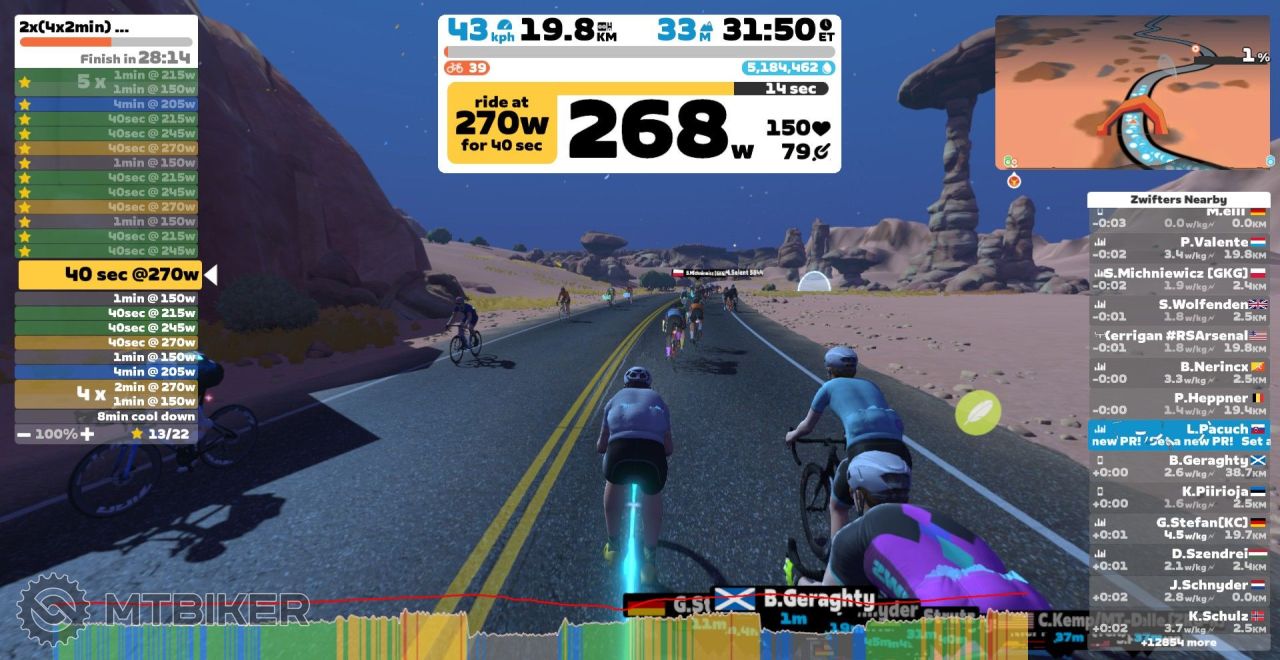View G.Stefan[KC] from the nearby list
Screen dimensions: 1280x660
click(1178, 528)
